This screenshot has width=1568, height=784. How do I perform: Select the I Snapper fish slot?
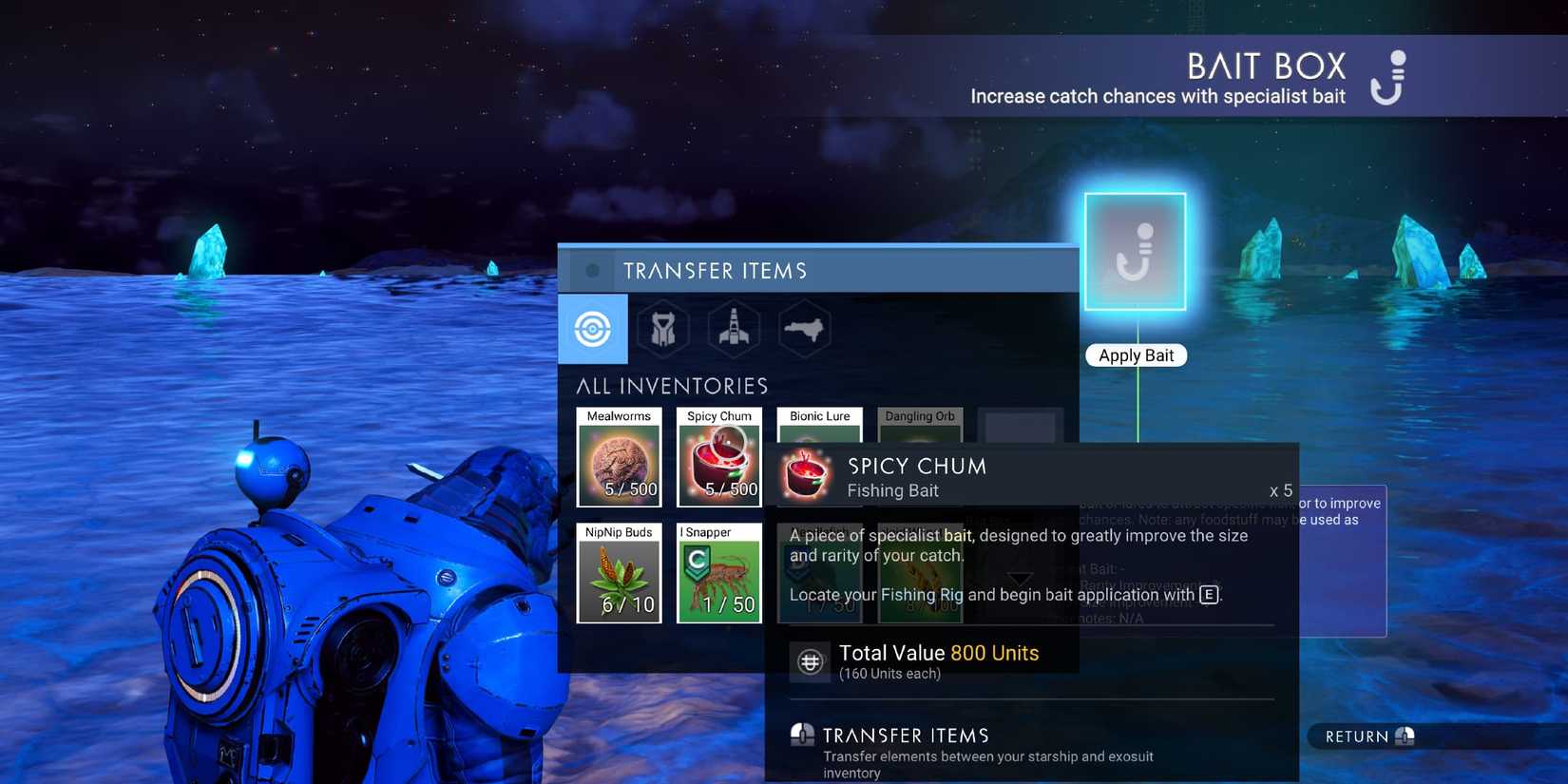point(718,575)
